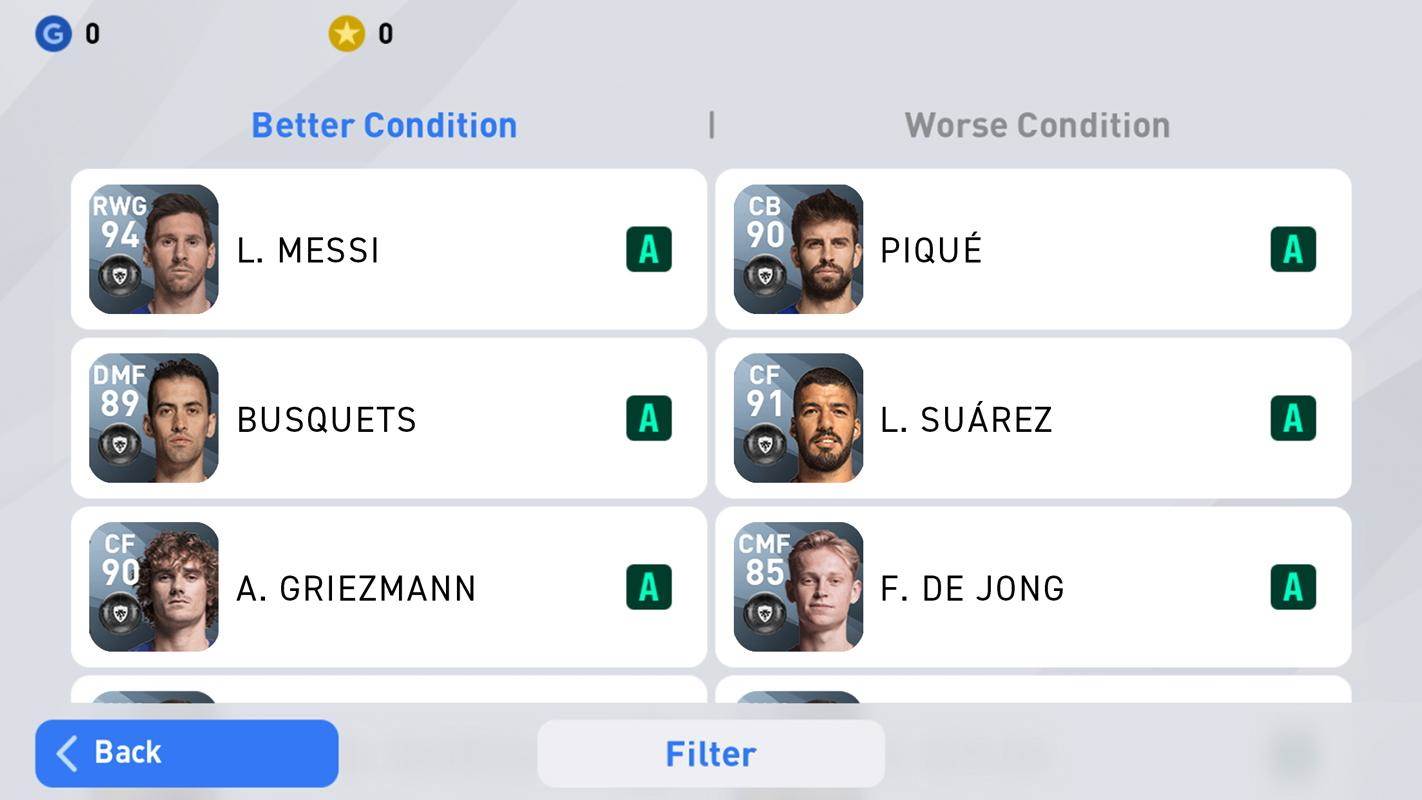Switch to the Better Condition tab
The height and width of the screenshot is (800, 1422).
383,124
